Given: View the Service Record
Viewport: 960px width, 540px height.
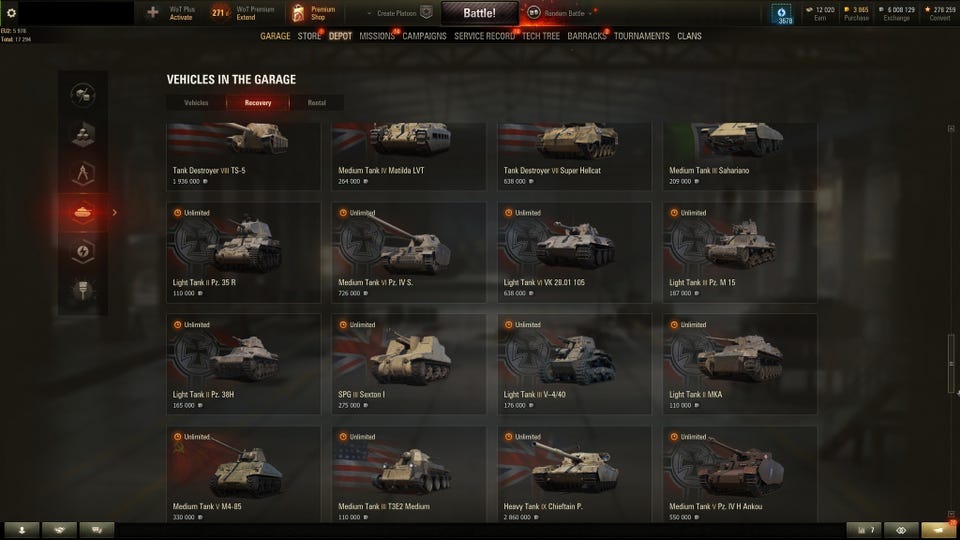Looking at the screenshot, I should coord(484,37).
